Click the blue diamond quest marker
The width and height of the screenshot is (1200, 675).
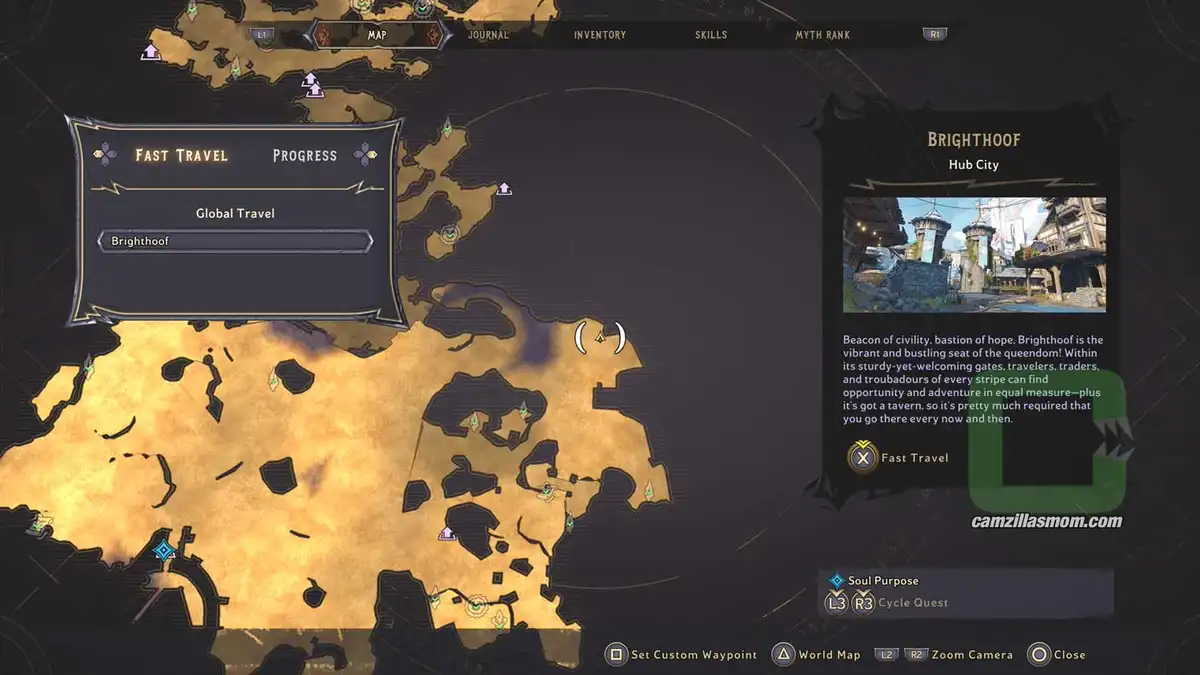point(163,550)
